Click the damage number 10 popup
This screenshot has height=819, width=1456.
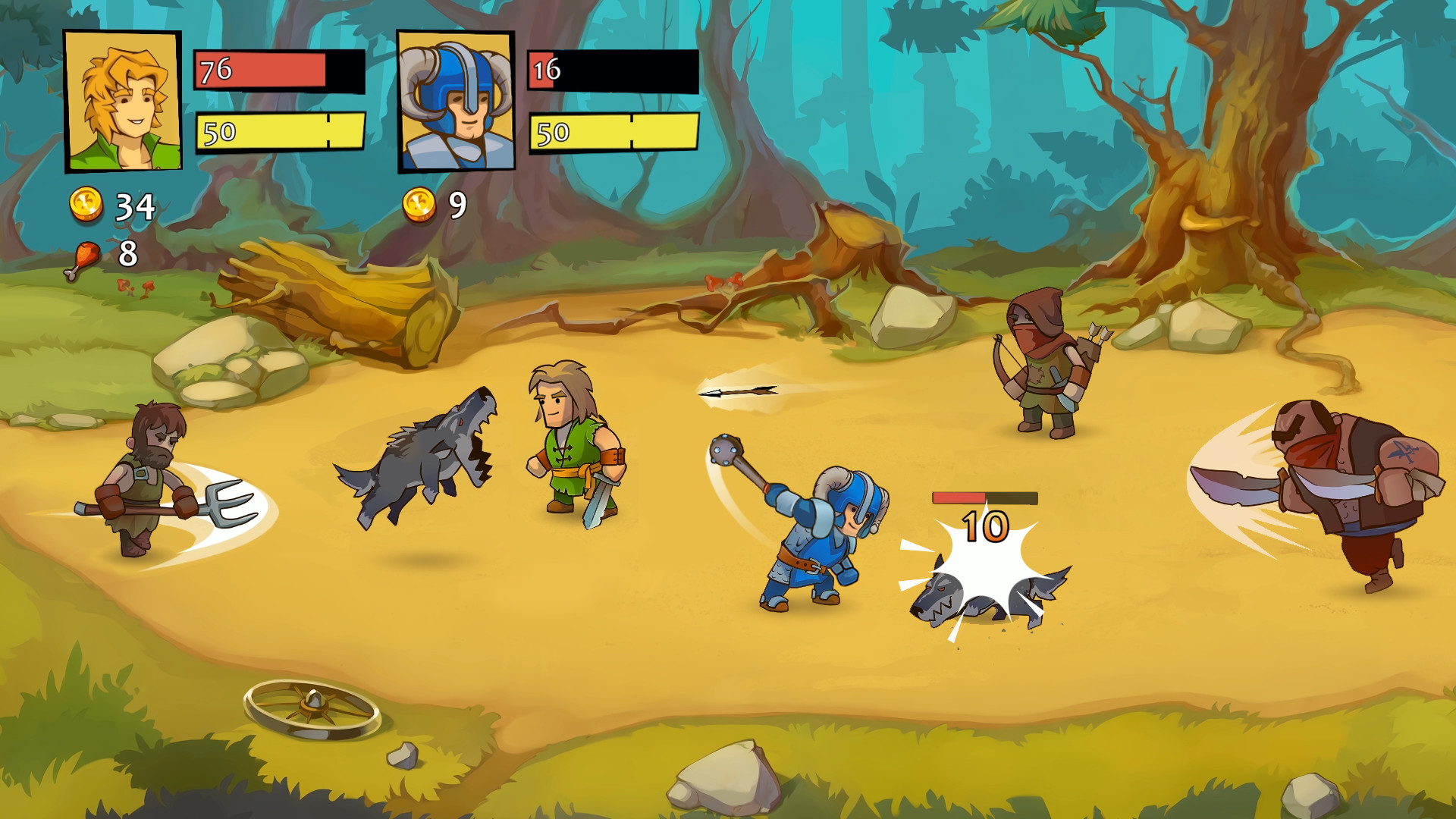pyautogui.click(x=984, y=526)
